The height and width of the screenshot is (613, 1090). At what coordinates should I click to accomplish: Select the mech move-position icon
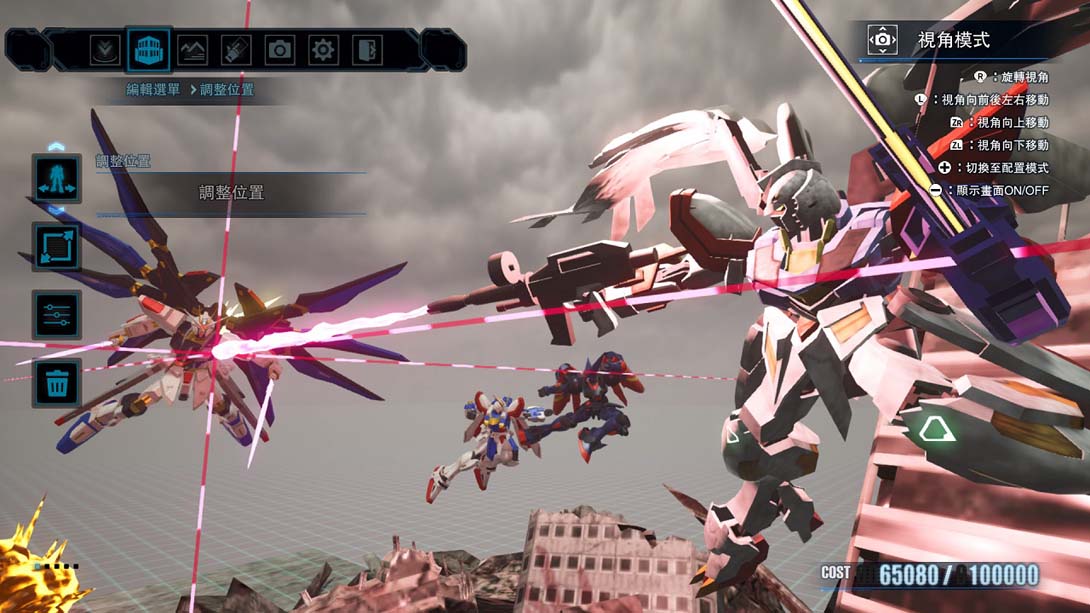click(56, 178)
